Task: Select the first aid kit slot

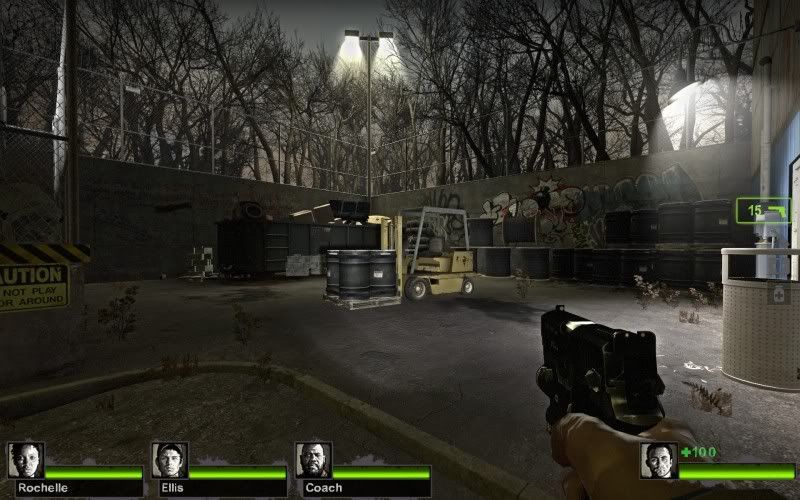Action: tap(778, 294)
